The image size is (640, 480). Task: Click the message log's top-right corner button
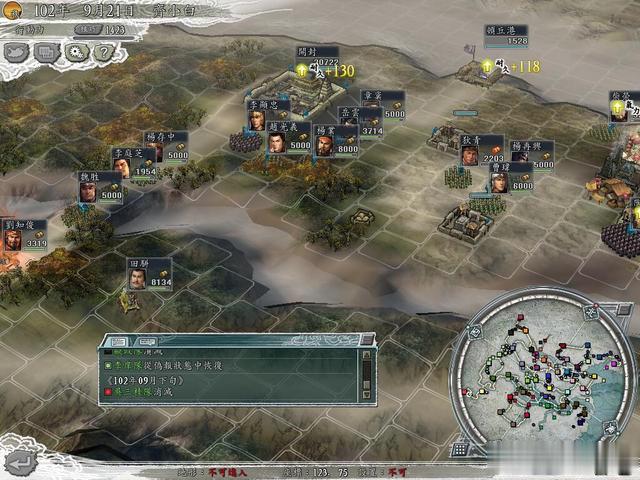(x=368, y=341)
